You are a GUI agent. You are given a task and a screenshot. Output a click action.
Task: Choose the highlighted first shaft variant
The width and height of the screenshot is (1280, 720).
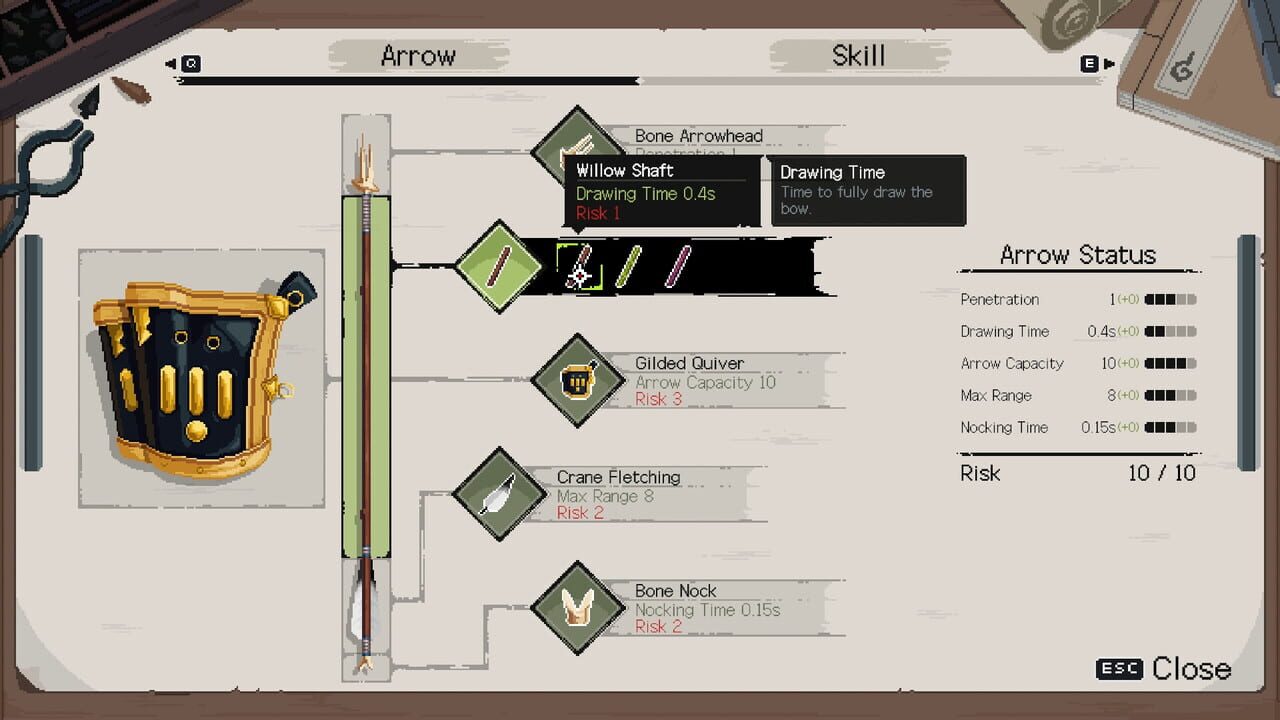click(x=578, y=265)
